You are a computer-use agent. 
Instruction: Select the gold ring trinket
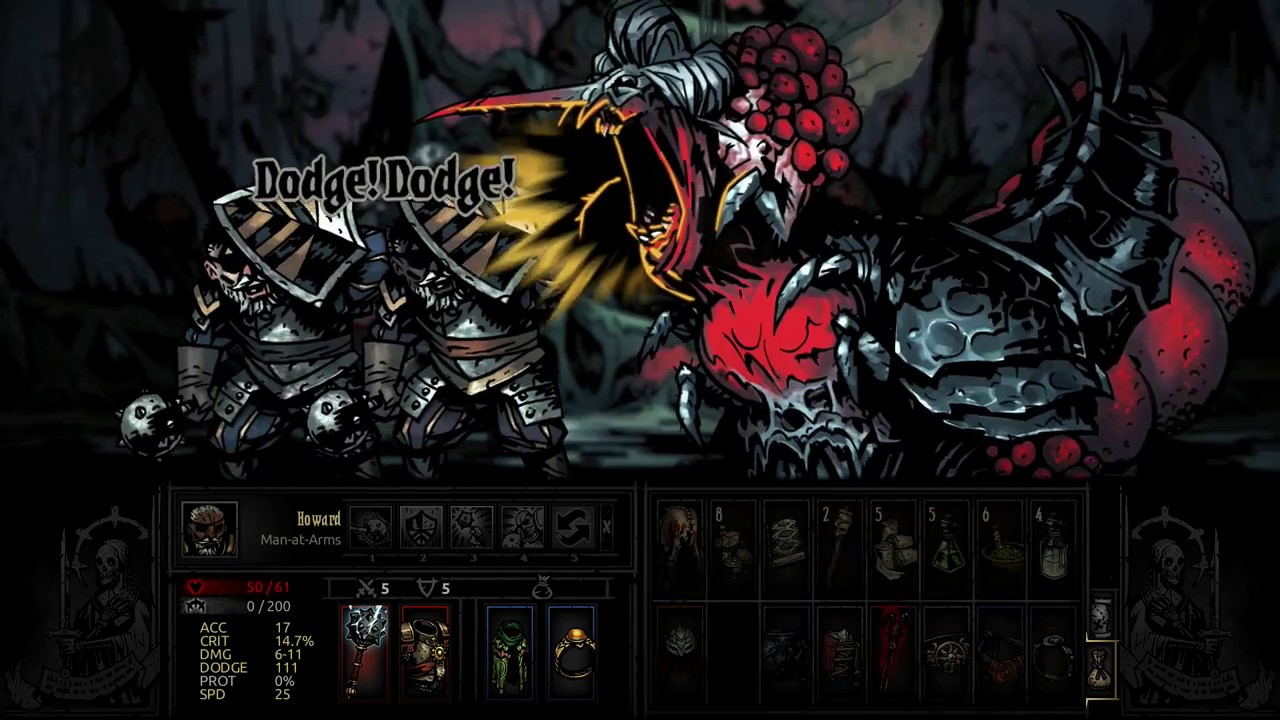point(571,651)
